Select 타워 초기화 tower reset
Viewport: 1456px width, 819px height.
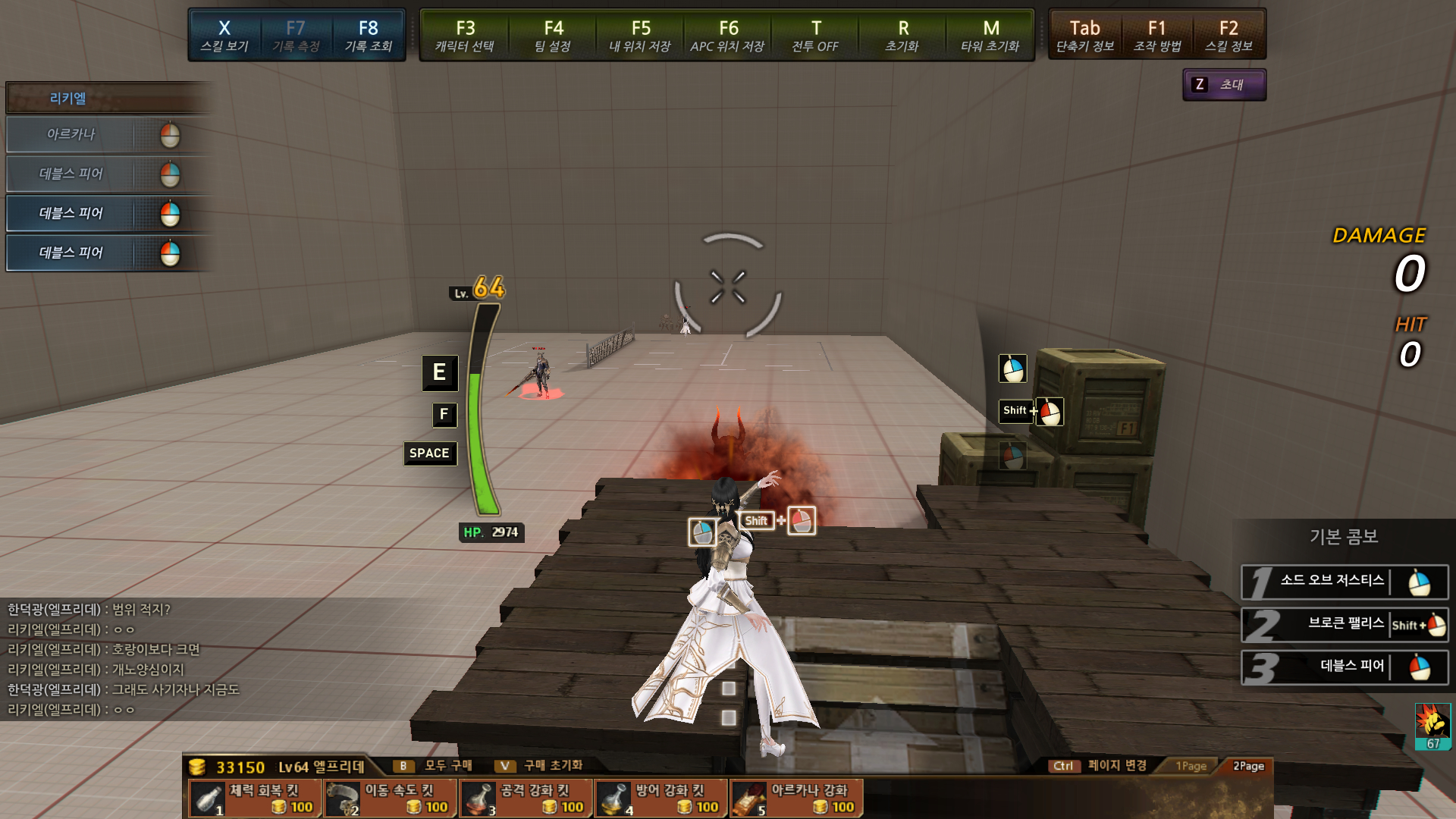coord(990,36)
